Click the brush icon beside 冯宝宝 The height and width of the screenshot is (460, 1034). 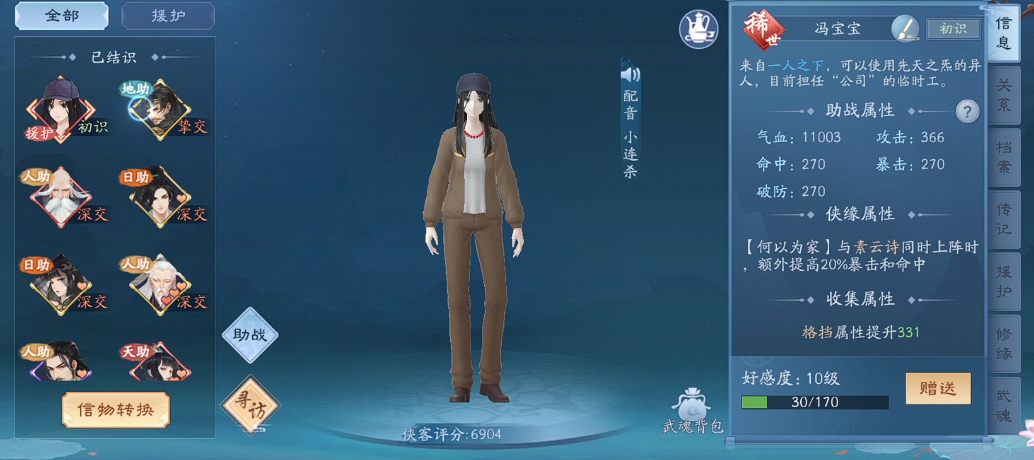[904, 28]
